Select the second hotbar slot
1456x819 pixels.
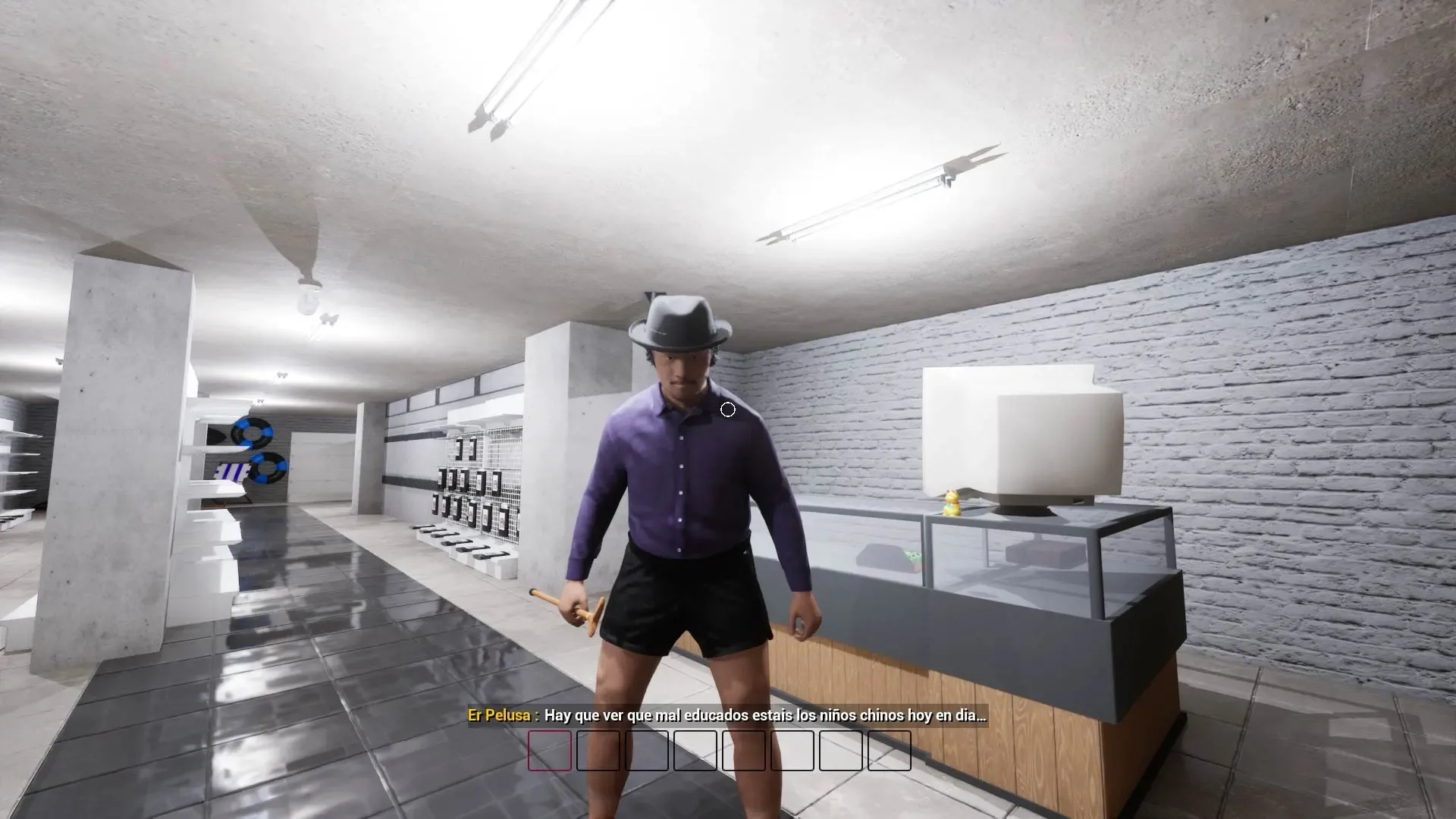click(x=598, y=752)
